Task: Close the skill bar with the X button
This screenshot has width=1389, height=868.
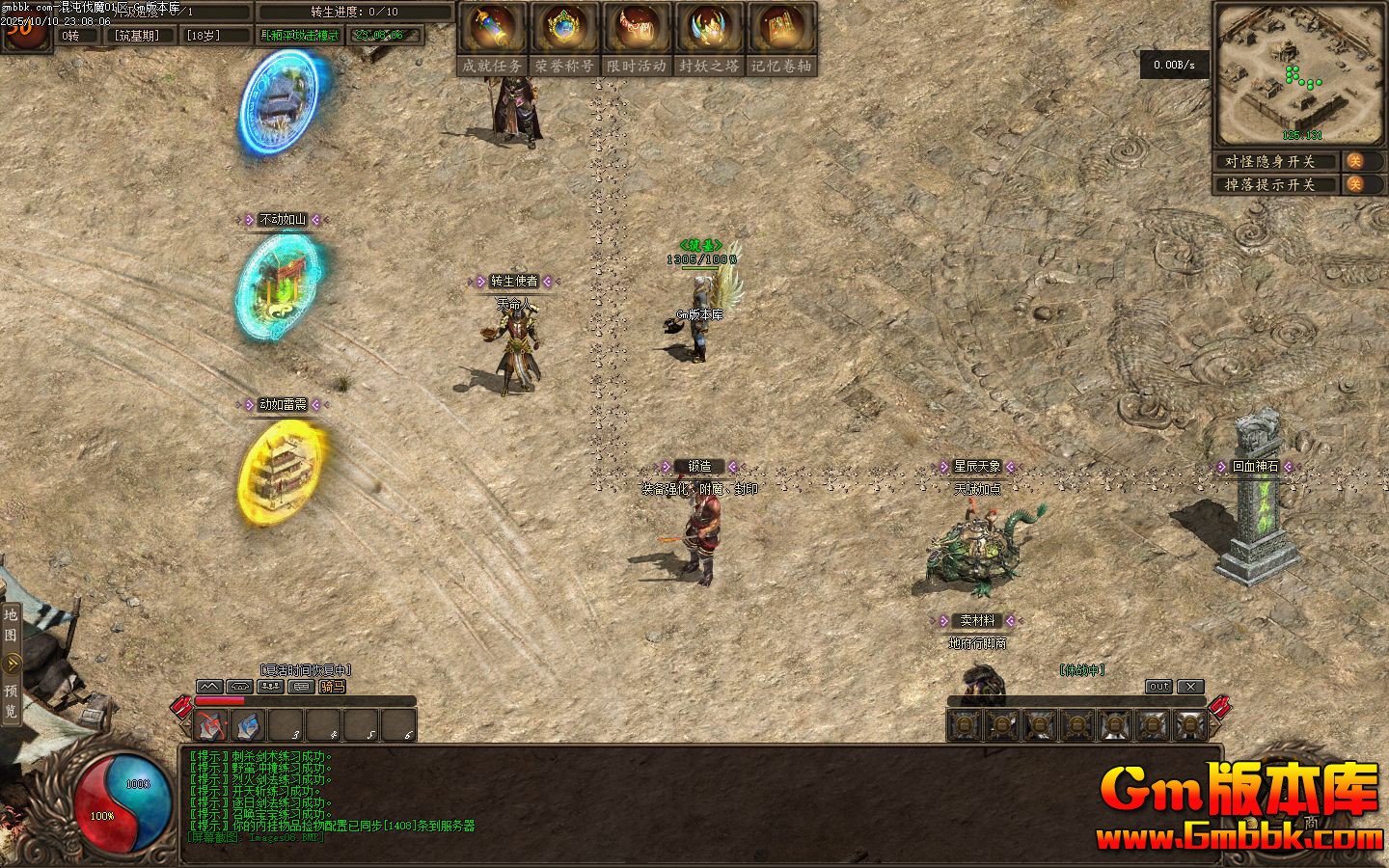Action: pyautogui.click(x=1191, y=687)
